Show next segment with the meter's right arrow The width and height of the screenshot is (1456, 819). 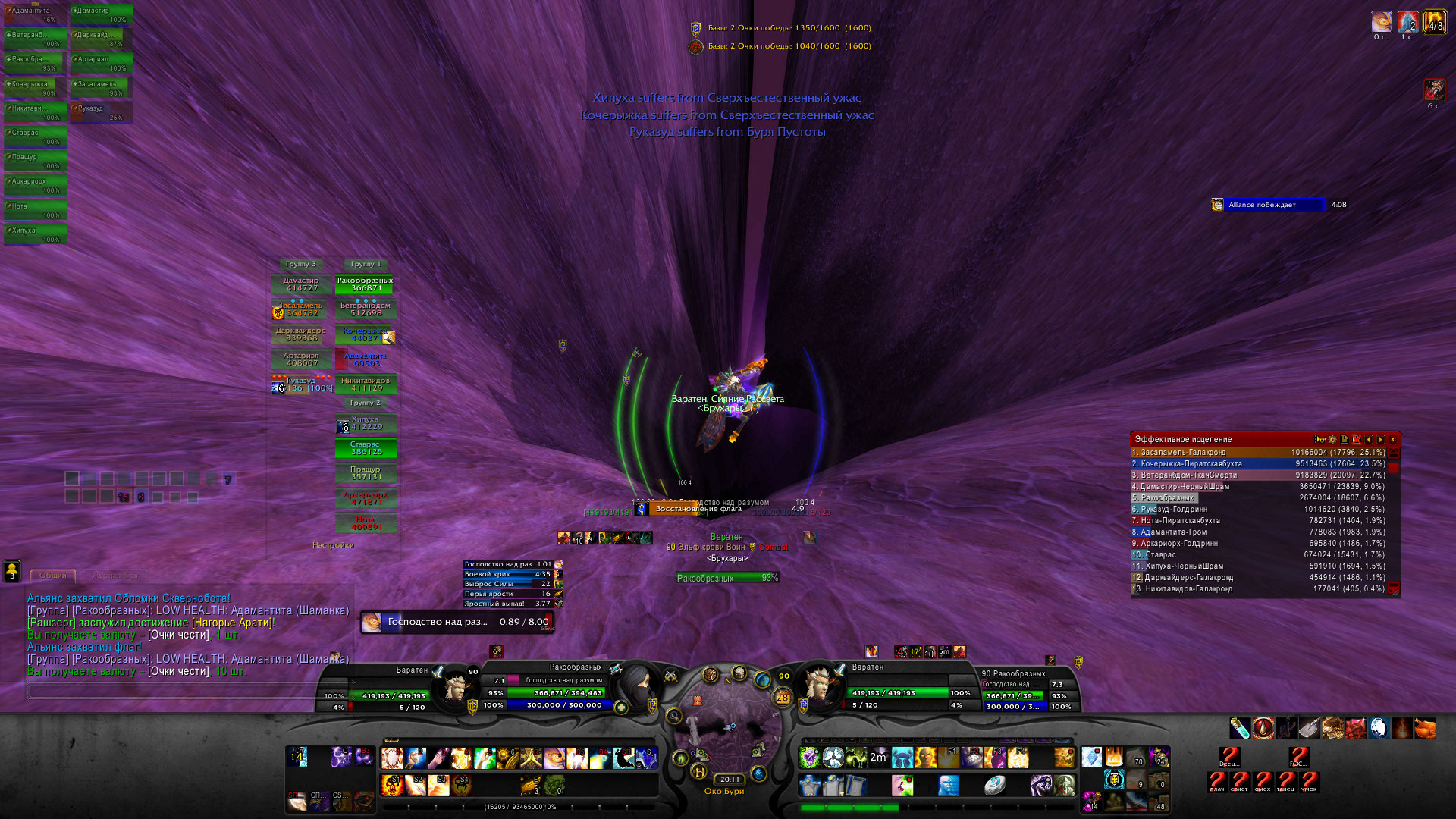tap(1380, 439)
